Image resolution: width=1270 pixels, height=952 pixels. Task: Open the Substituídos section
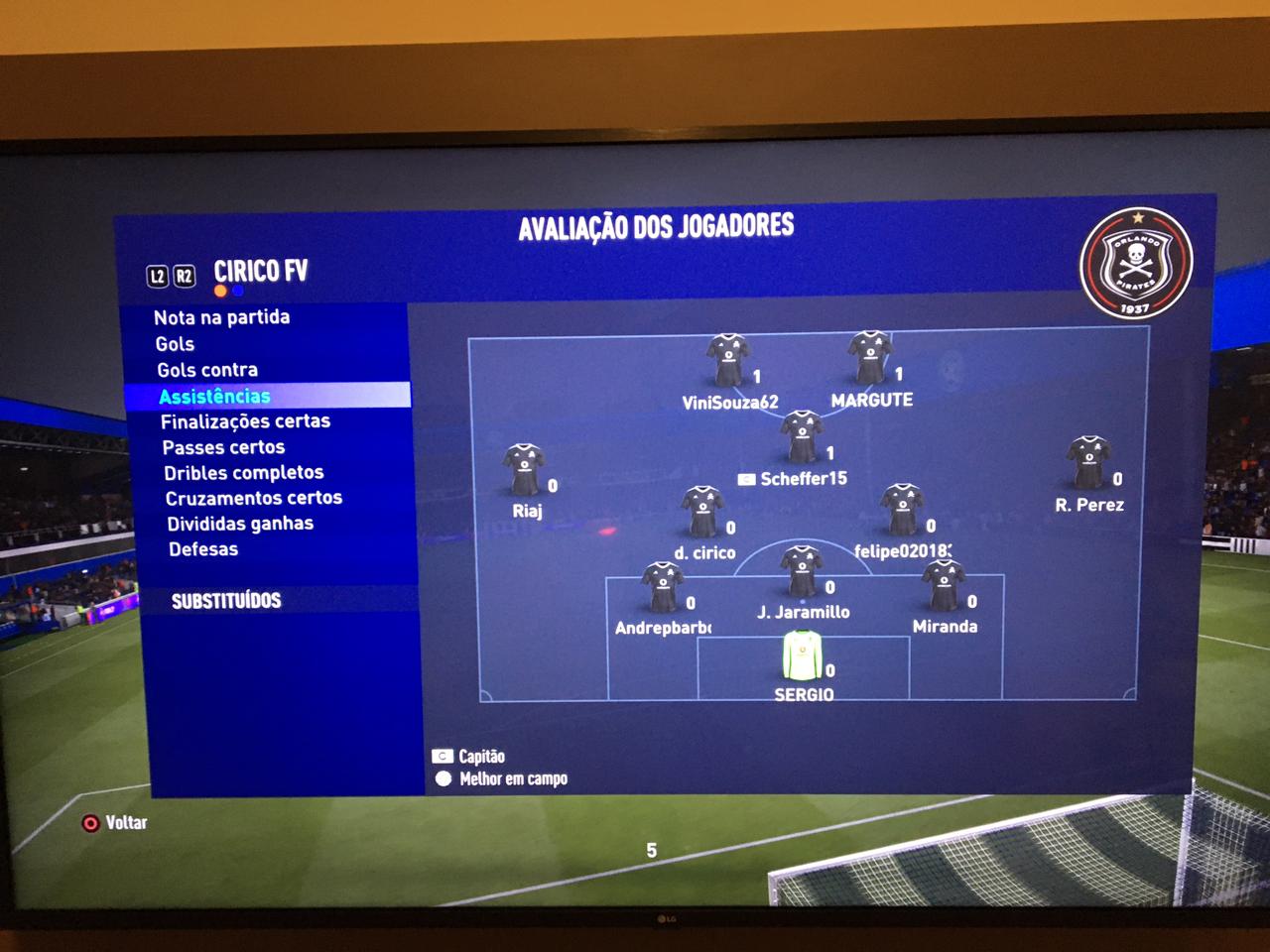tap(226, 601)
